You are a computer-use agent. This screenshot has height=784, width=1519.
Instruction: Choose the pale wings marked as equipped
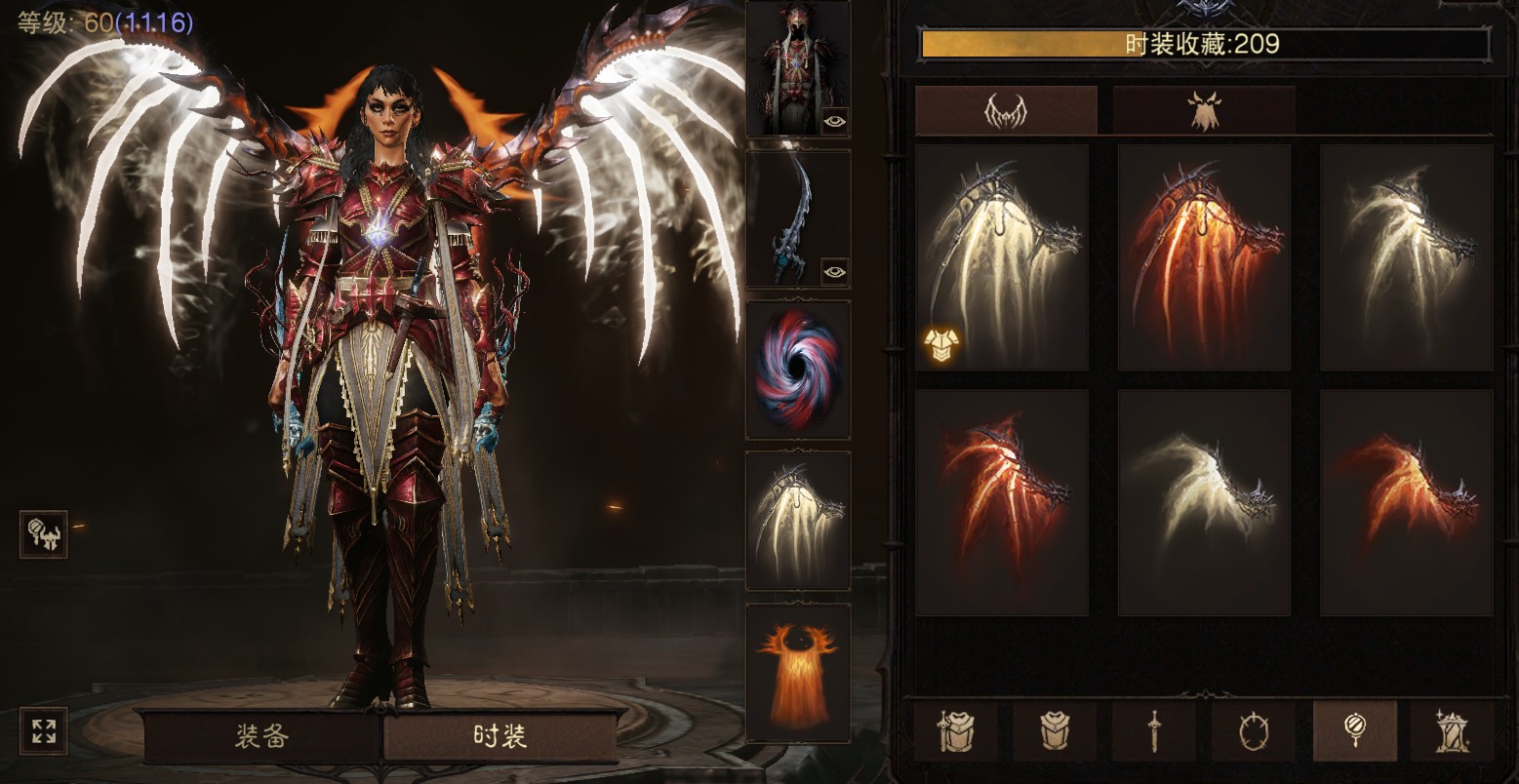coord(1002,257)
